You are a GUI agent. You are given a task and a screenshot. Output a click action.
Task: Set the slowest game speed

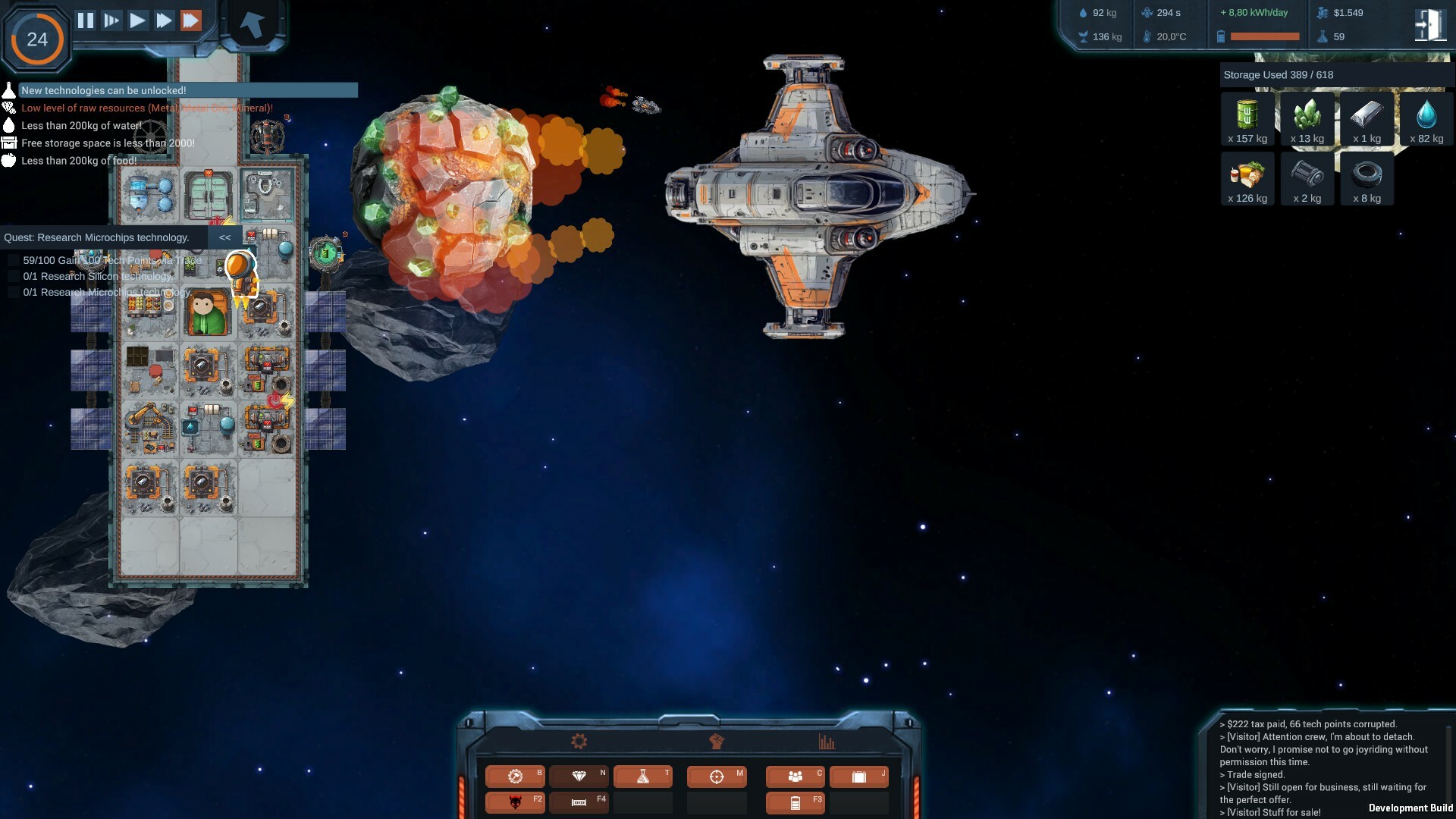111,20
